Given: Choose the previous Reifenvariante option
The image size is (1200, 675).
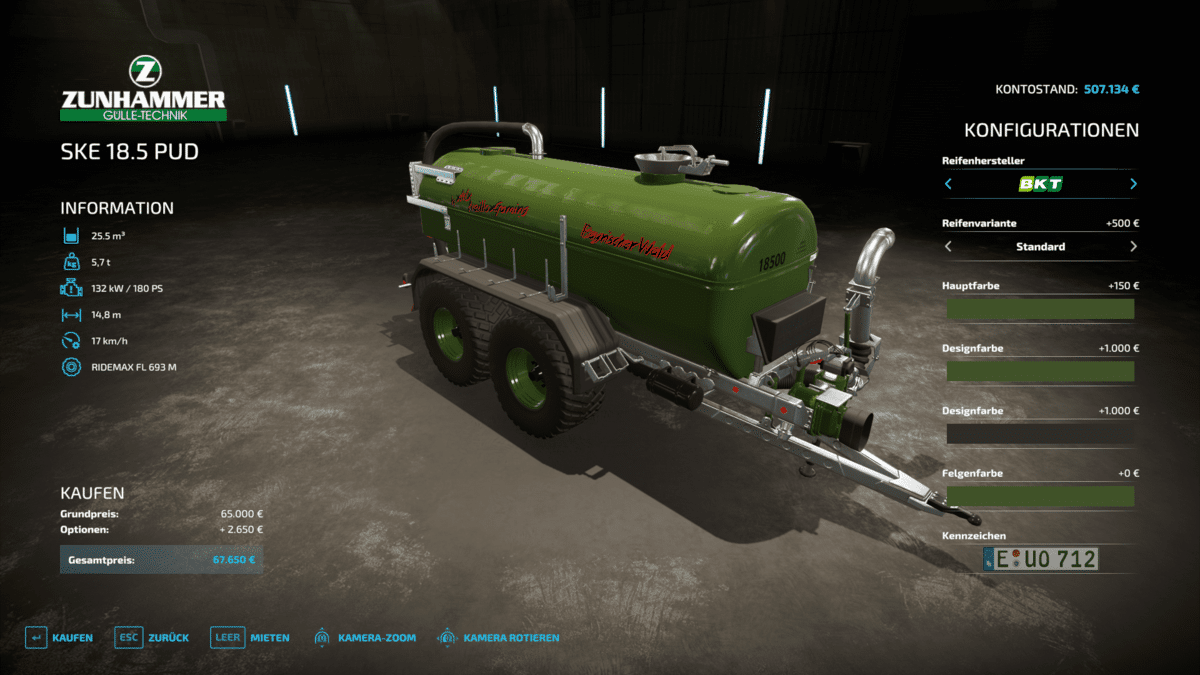Looking at the screenshot, I should (x=948, y=246).
